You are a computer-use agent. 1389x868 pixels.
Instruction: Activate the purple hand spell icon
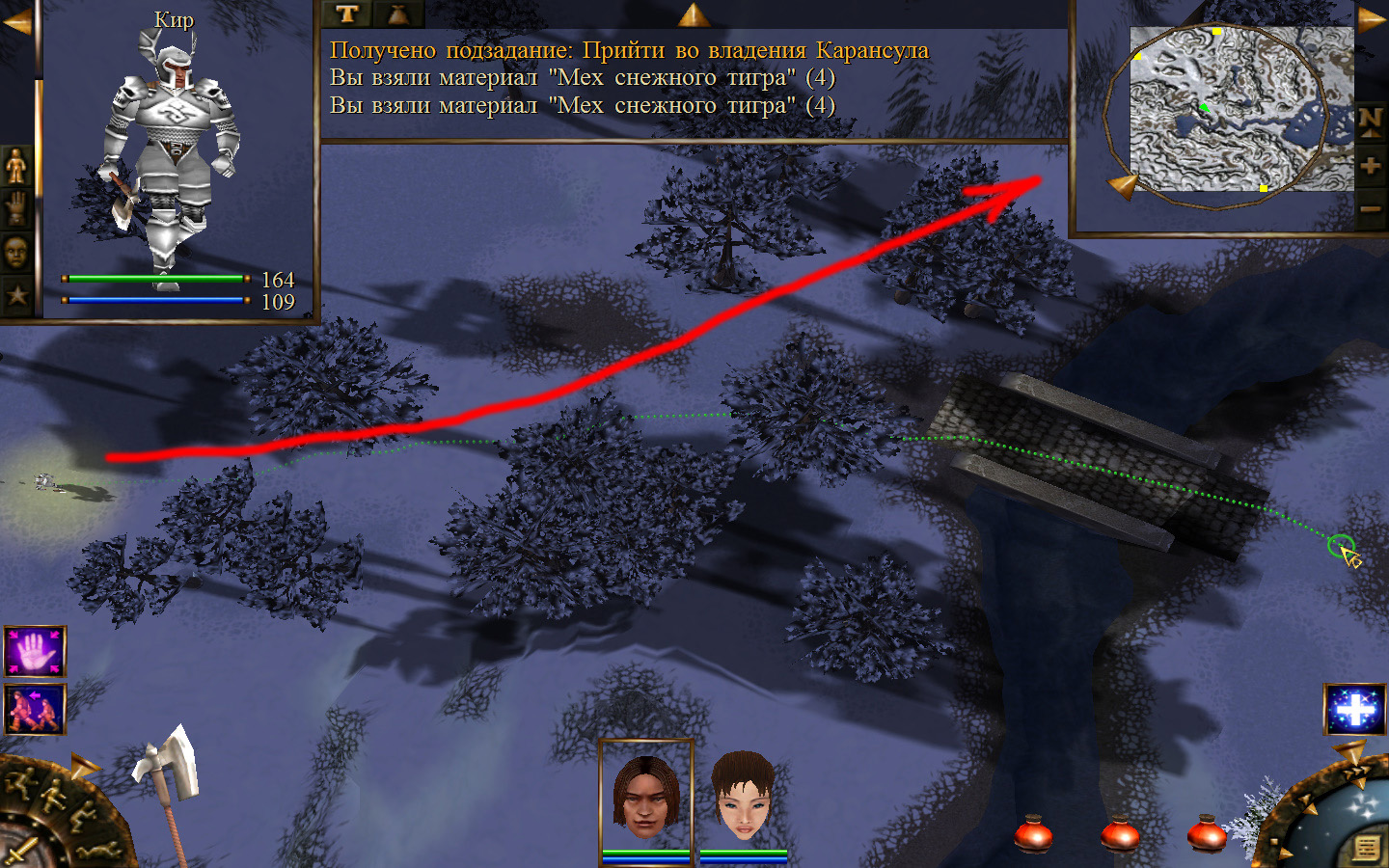click(35, 652)
